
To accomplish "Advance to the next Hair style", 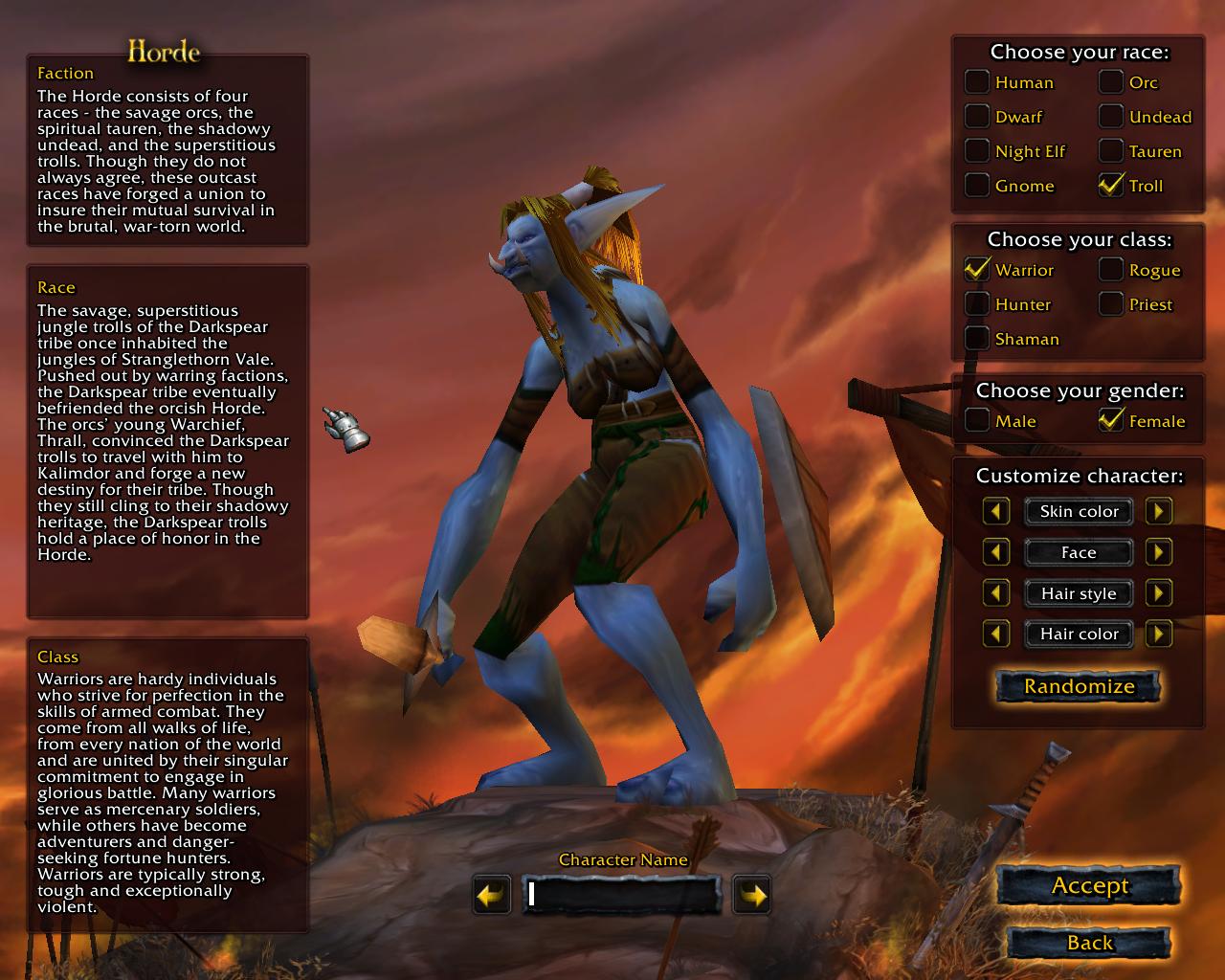I will (1159, 593).
